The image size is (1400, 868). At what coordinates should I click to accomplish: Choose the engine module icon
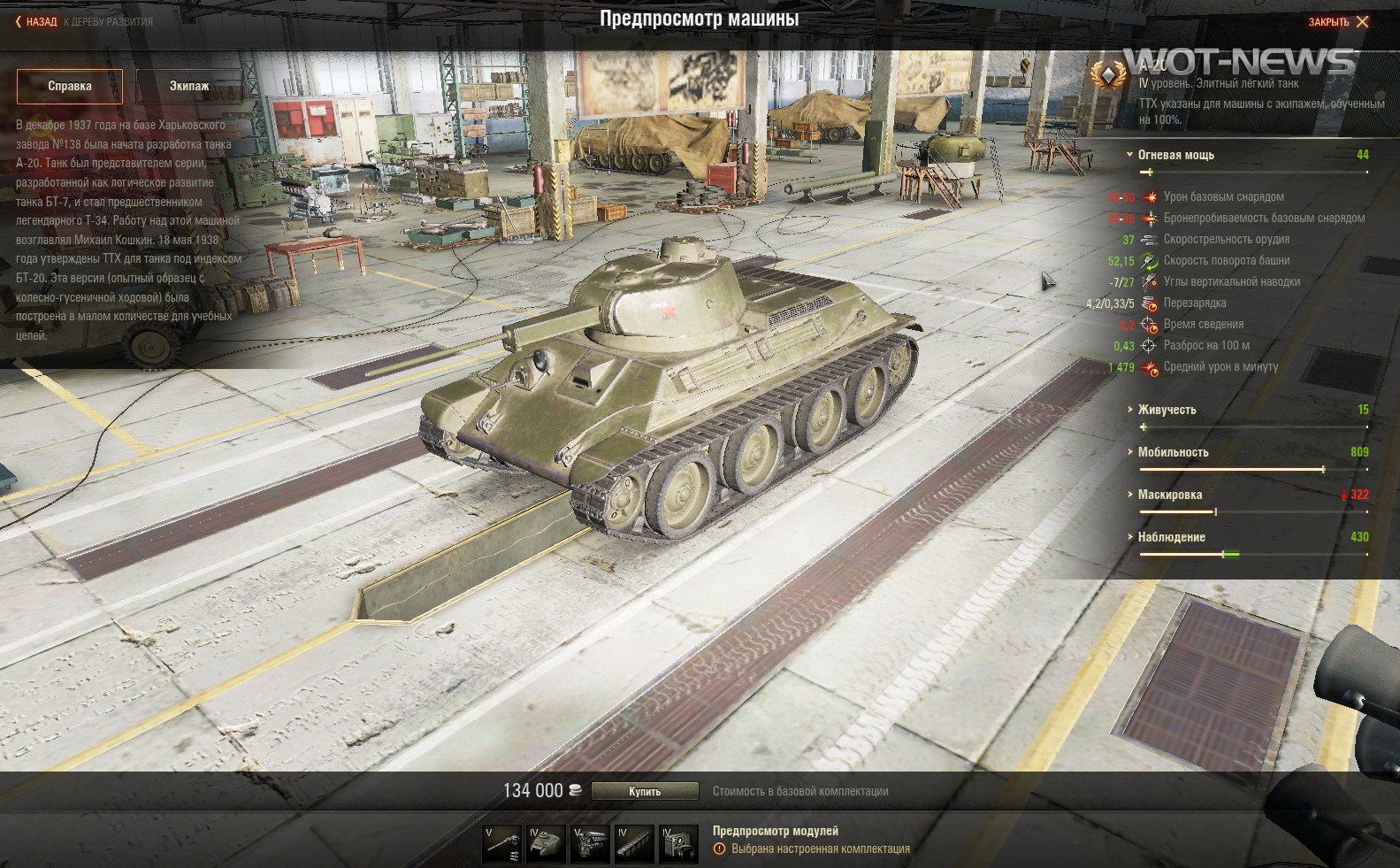(590, 844)
